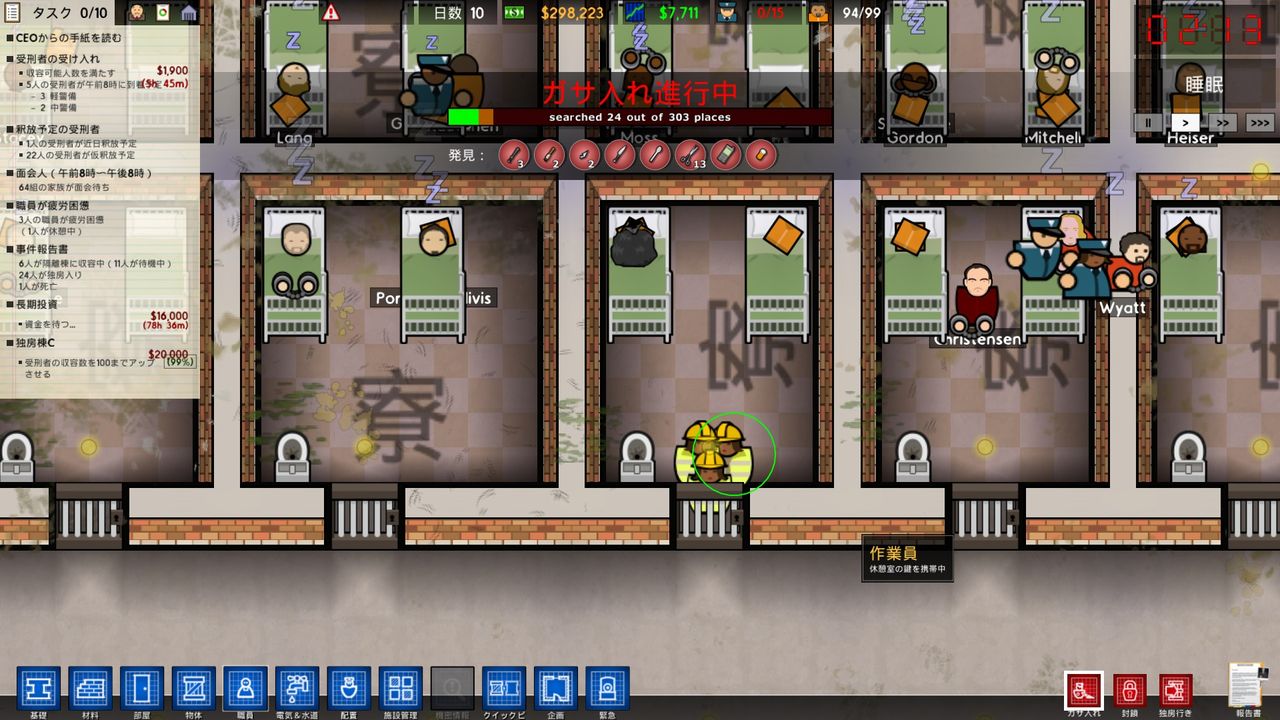1280x720 pixels.
Task: Pause the game simulation
Action: point(1147,122)
